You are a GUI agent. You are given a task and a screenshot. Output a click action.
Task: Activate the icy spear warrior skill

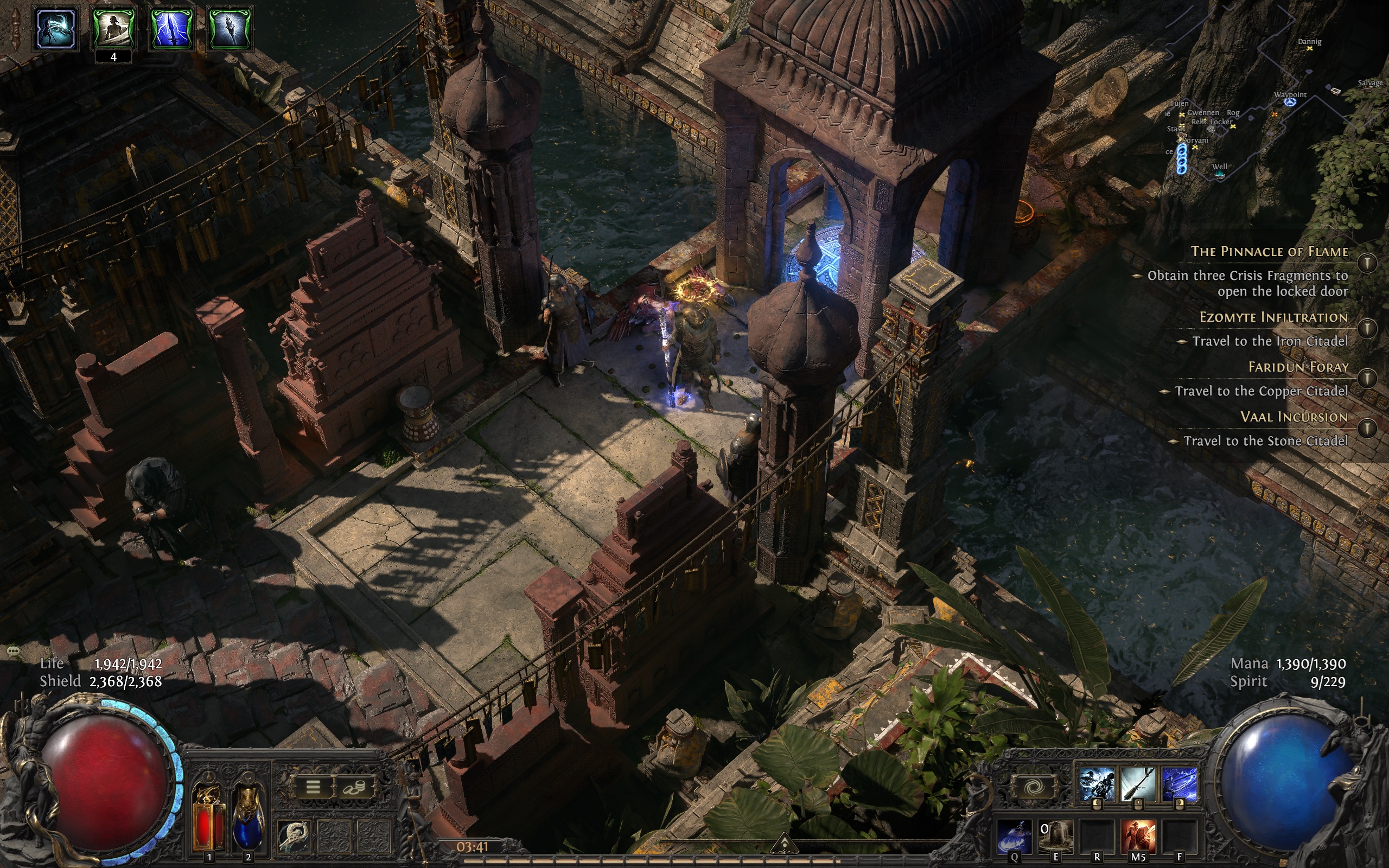pos(1097,786)
